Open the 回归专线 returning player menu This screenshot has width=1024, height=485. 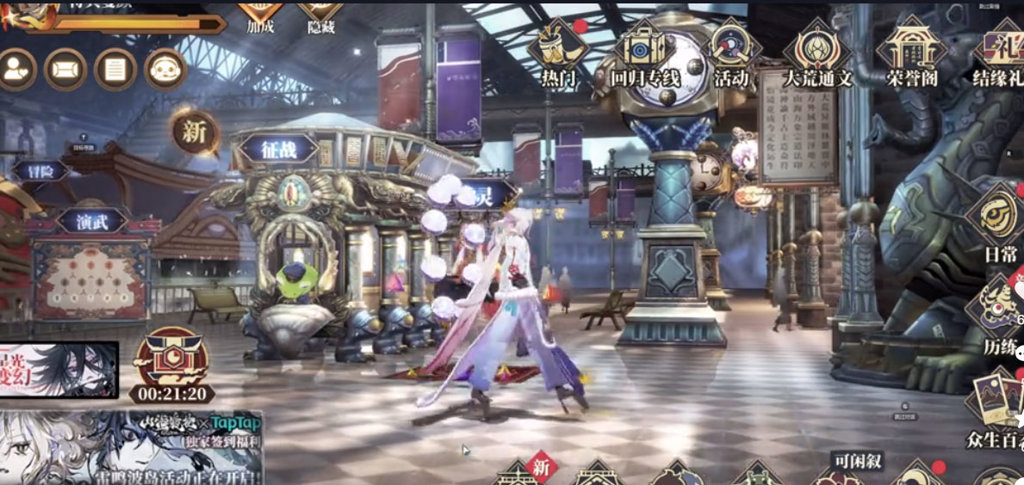click(644, 52)
